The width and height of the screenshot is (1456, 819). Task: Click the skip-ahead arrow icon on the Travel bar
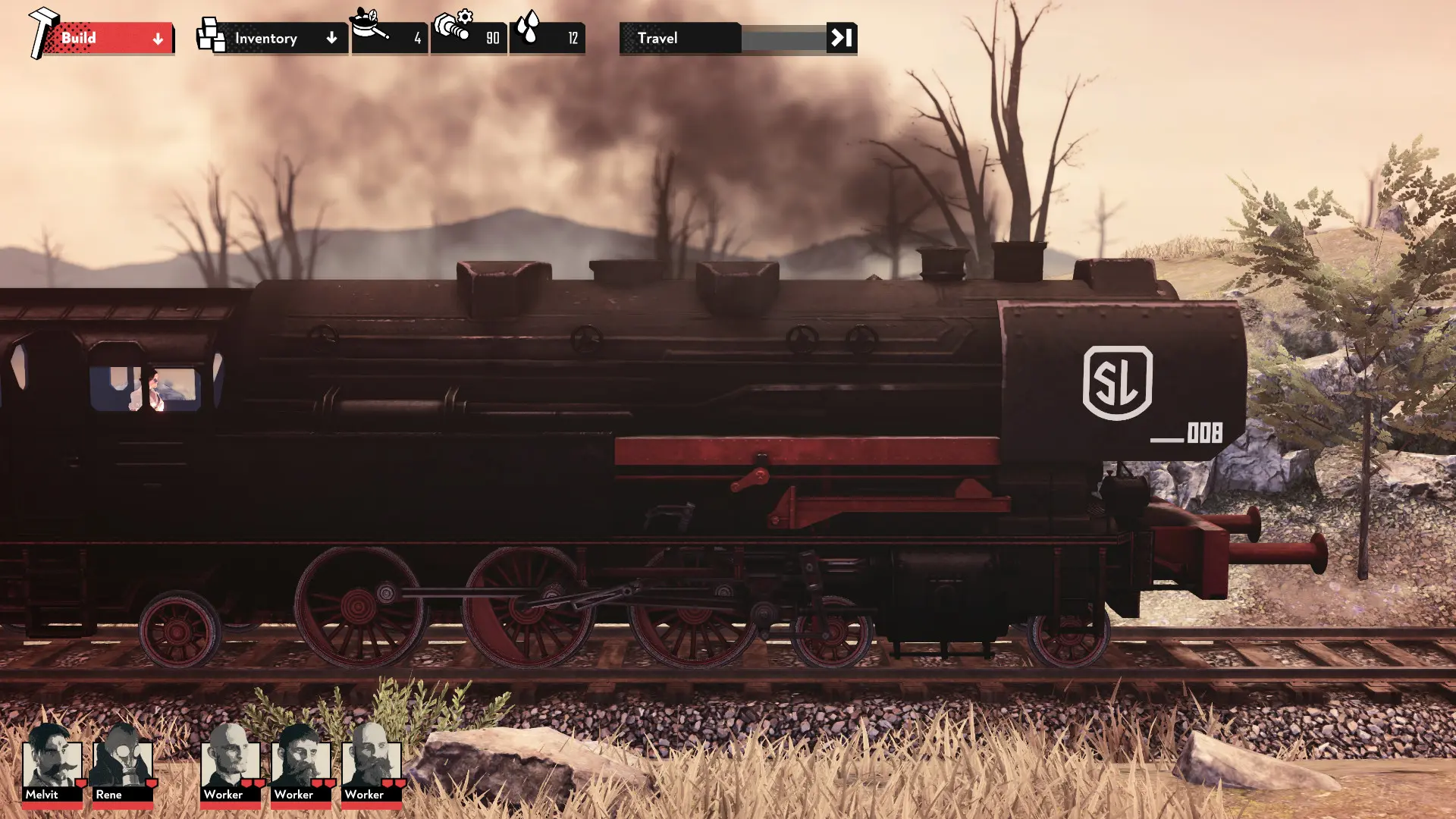click(842, 36)
